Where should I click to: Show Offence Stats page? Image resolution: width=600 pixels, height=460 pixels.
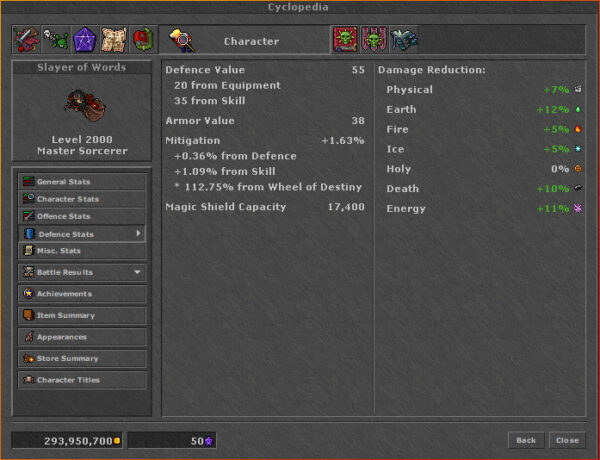(x=82, y=216)
